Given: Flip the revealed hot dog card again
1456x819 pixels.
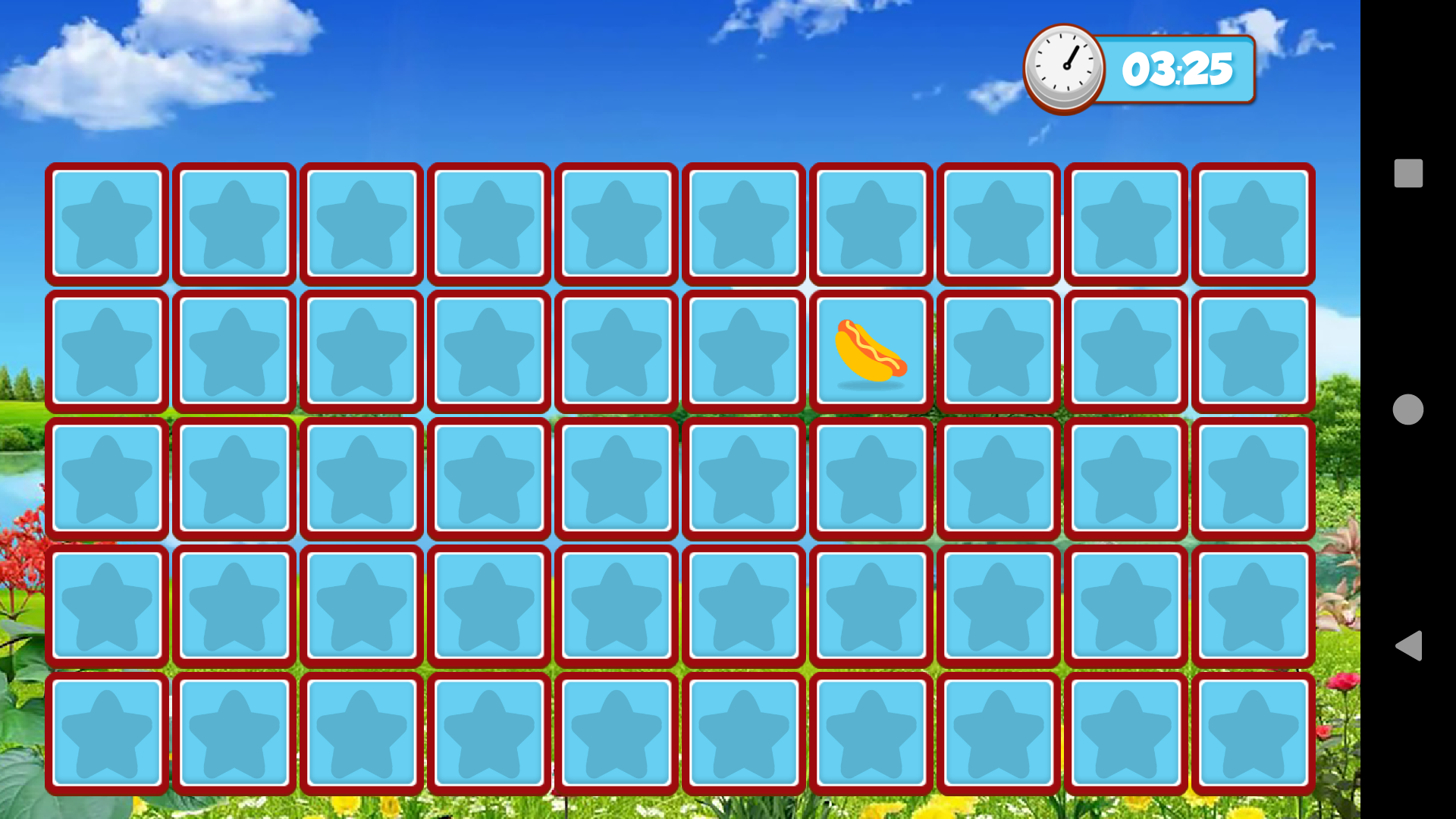Looking at the screenshot, I should click(x=871, y=351).
